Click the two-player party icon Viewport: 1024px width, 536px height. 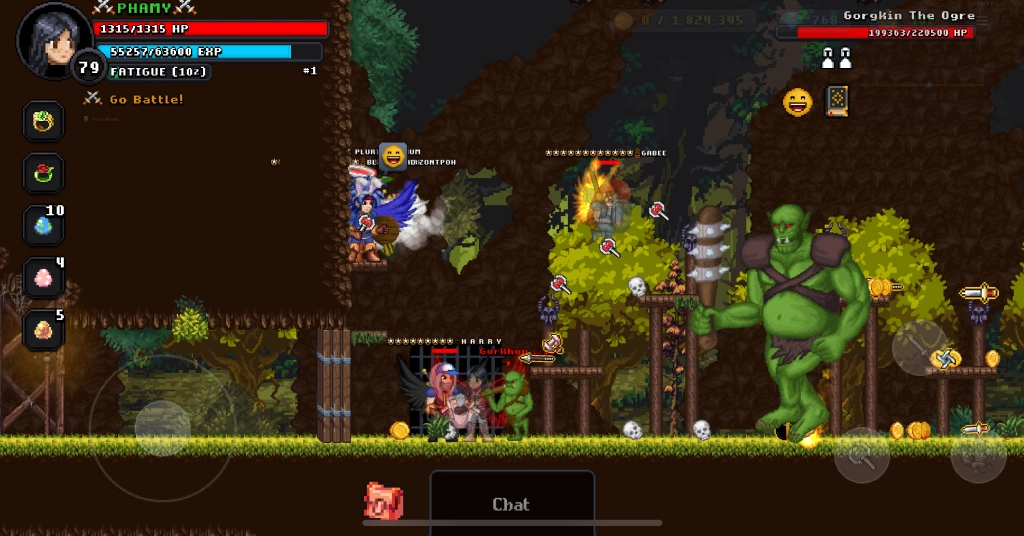tap(836, 59)
